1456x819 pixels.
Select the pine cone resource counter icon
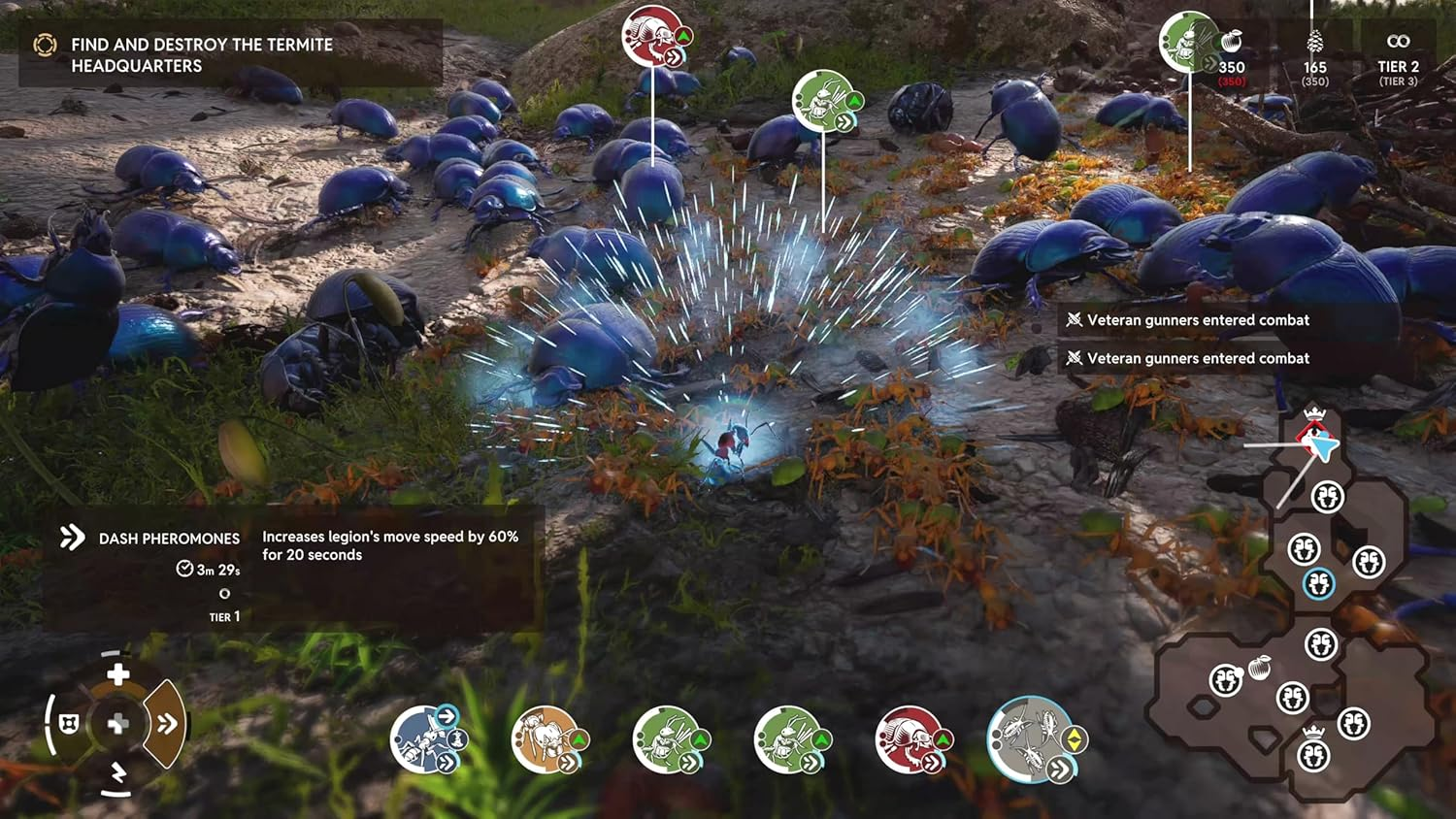tap(1315, 42)
